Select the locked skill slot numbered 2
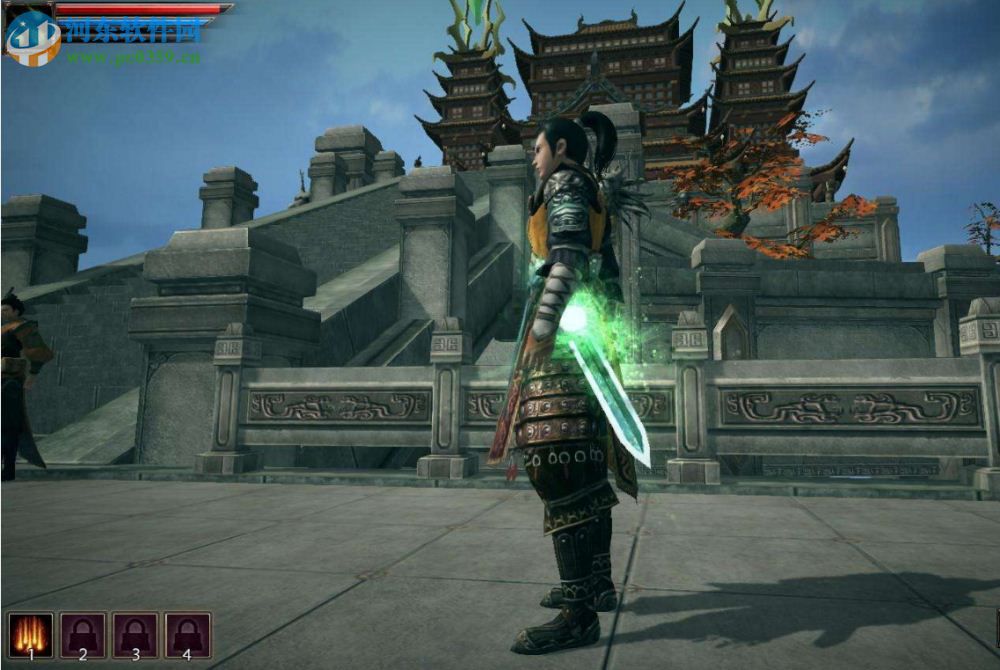 click(83, 634)
